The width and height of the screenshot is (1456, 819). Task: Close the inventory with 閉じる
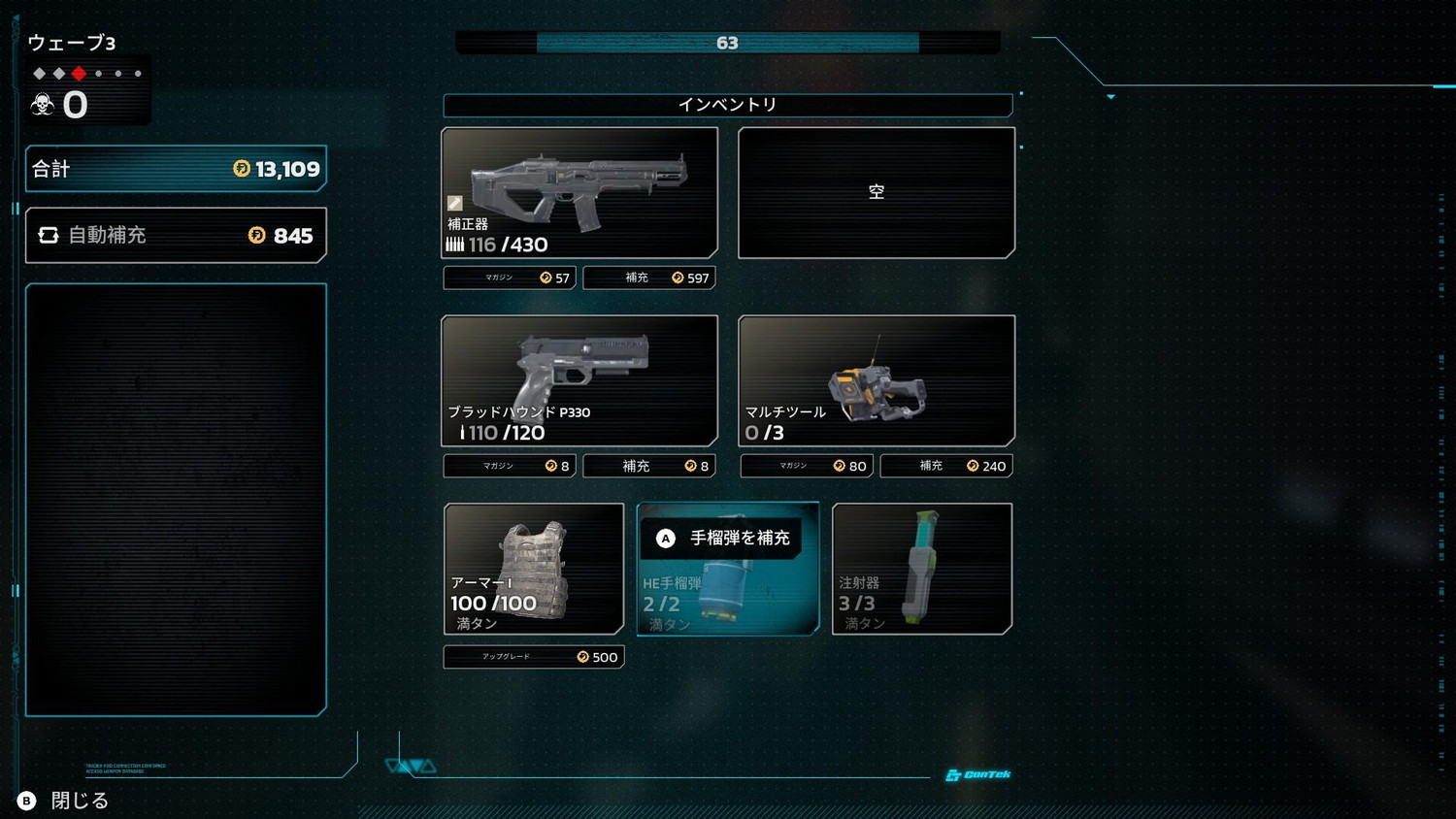(x=64, y=801)
